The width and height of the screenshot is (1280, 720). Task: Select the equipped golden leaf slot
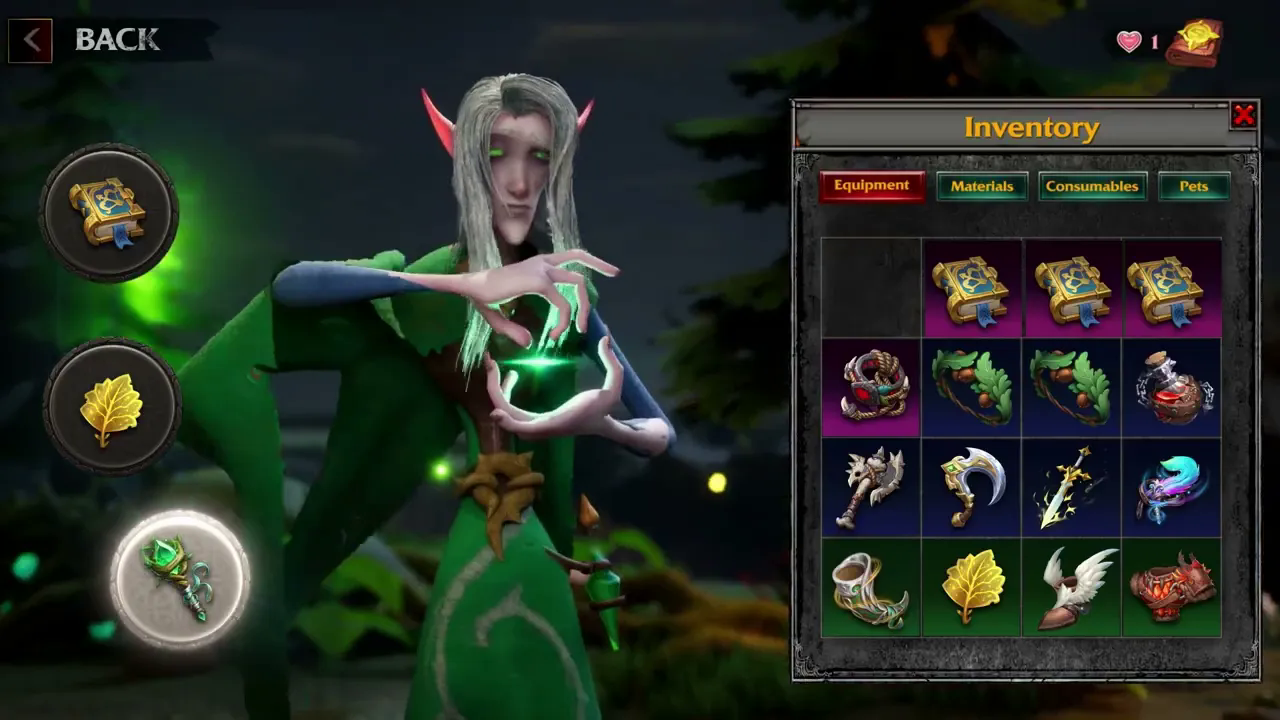coord(111,407)
